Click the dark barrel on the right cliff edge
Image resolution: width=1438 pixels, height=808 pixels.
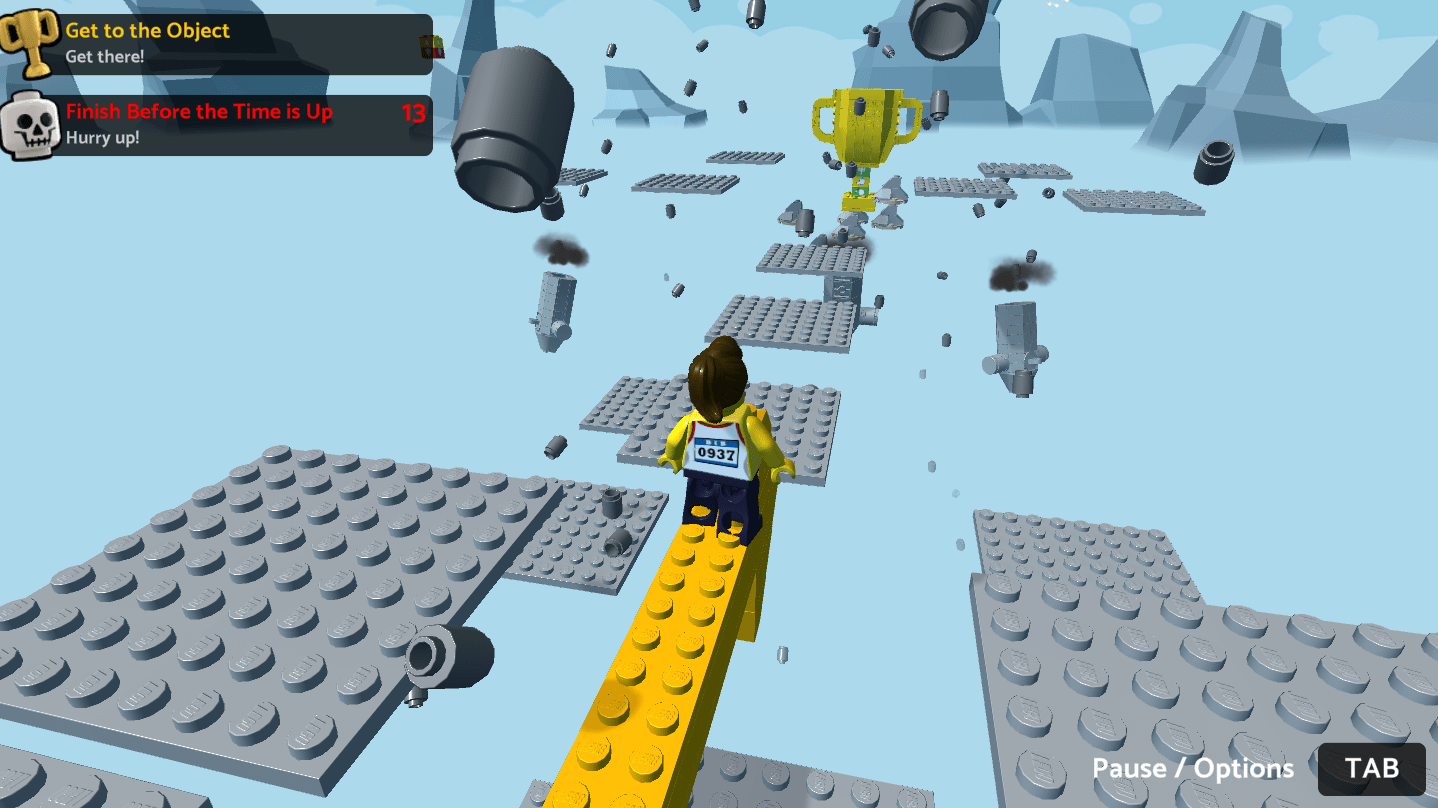pos(1213,160)
